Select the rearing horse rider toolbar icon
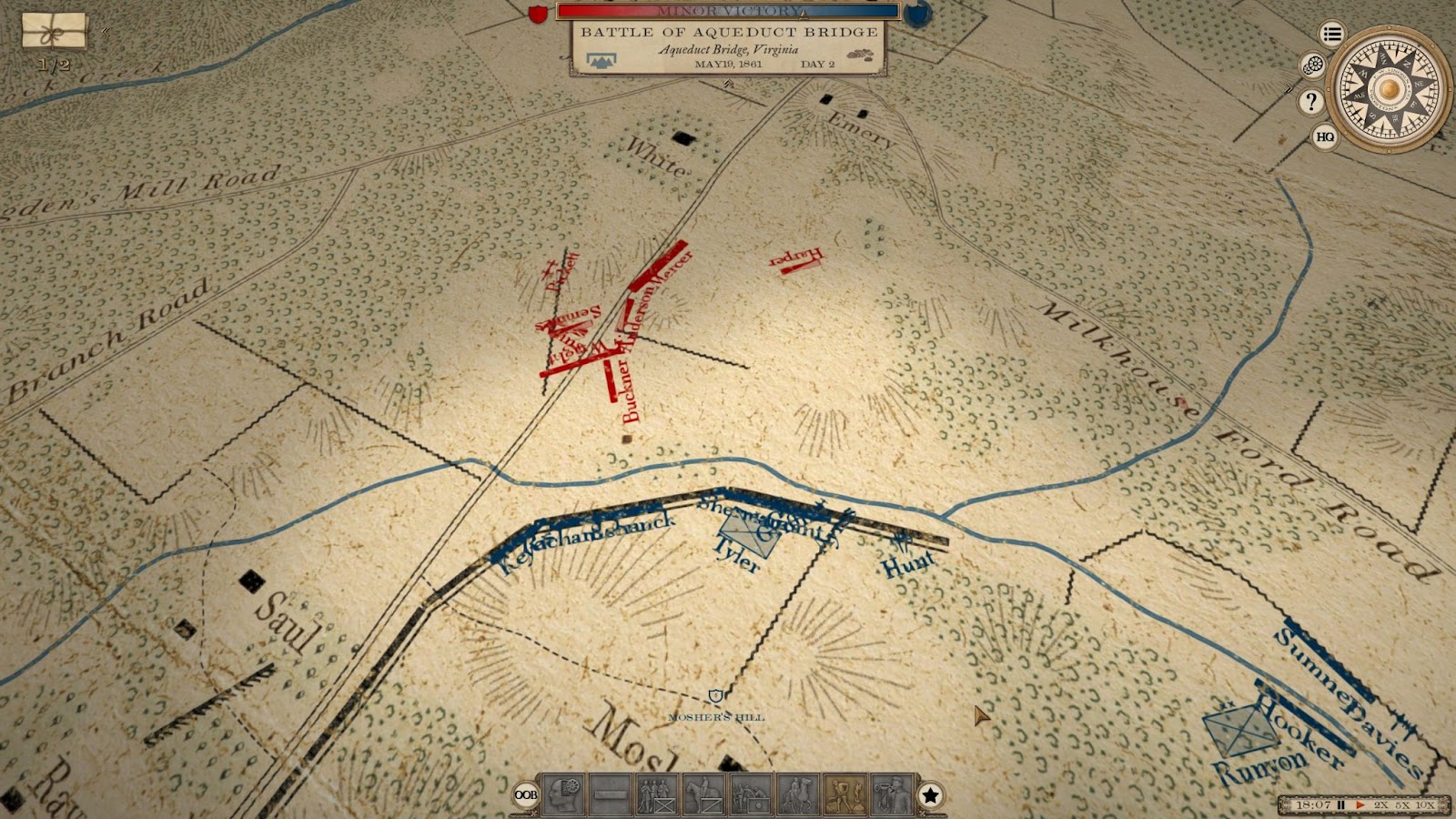 [x=798, y=794]
